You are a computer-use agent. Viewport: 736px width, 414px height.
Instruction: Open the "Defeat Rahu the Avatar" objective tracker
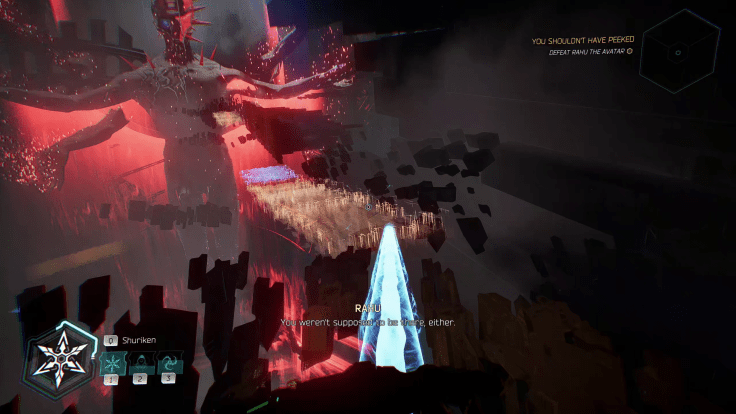click(x=590, y=51)
